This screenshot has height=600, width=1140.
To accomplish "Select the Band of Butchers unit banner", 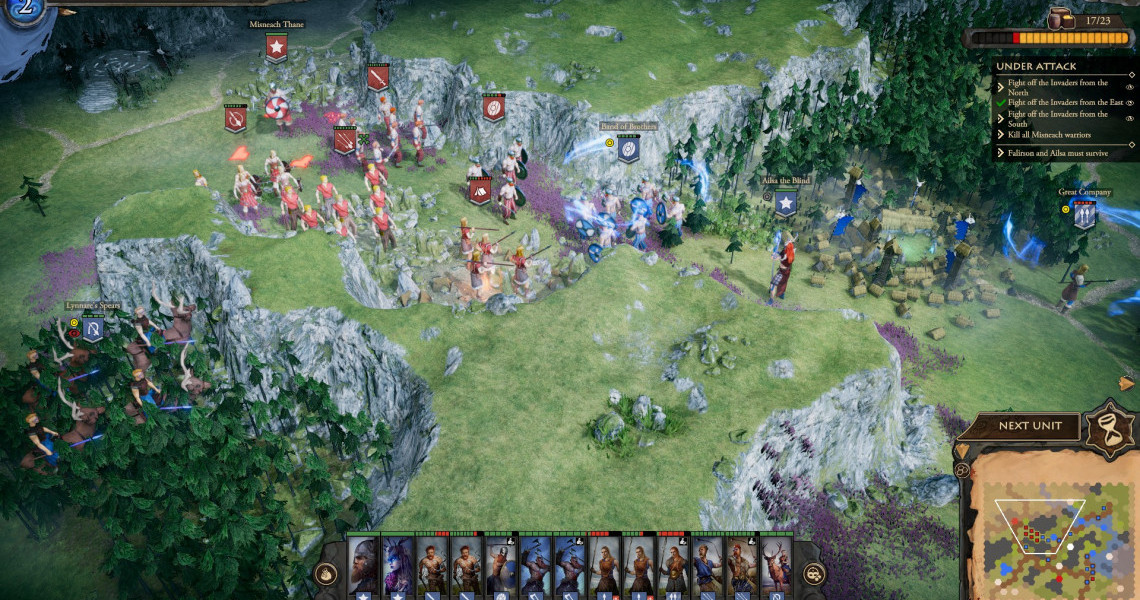I will (628, 150).
